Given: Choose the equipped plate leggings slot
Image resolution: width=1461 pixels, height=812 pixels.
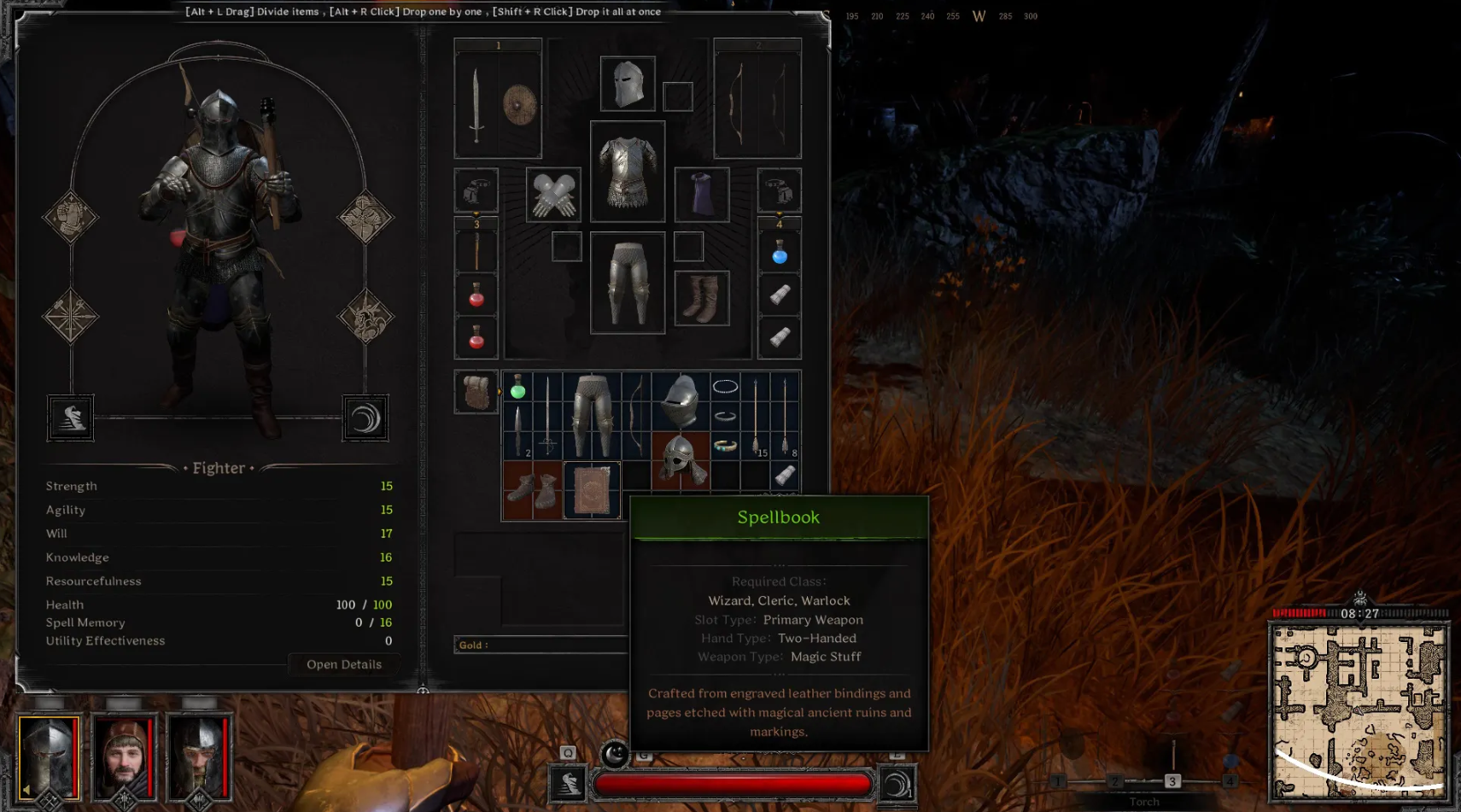Looking at the screenshot, I should tap(628, 283).
